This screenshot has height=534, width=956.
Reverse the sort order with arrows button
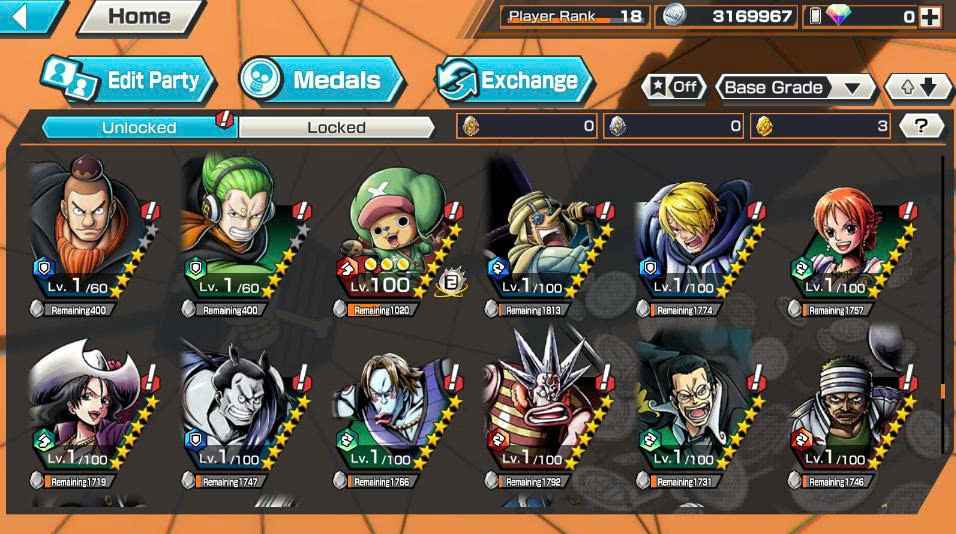pyautogui.click(x=917, y=87)
